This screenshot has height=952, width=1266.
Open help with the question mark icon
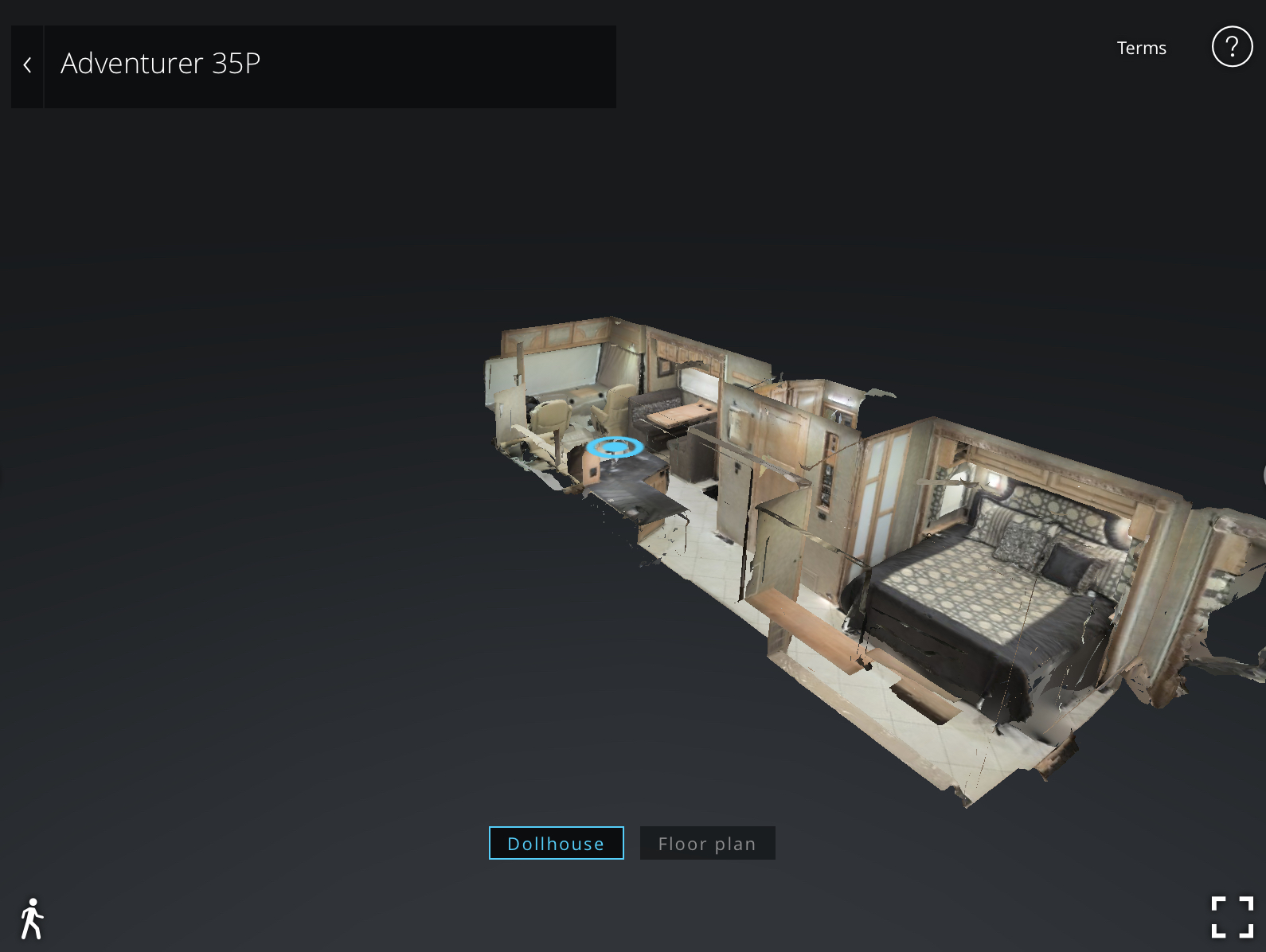tap(1231, 47)
